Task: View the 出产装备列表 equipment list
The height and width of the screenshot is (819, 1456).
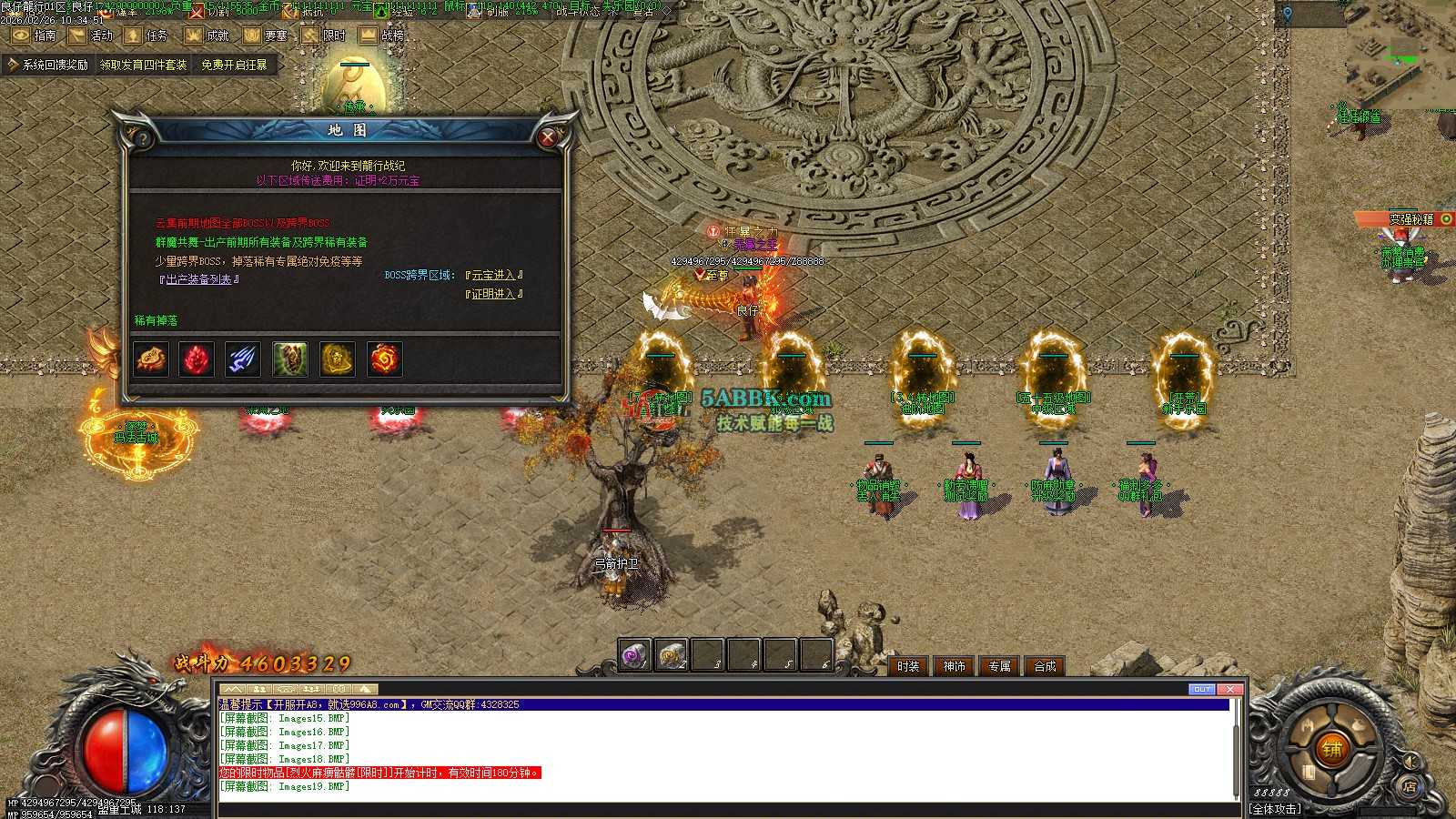Action: [198, 279]
